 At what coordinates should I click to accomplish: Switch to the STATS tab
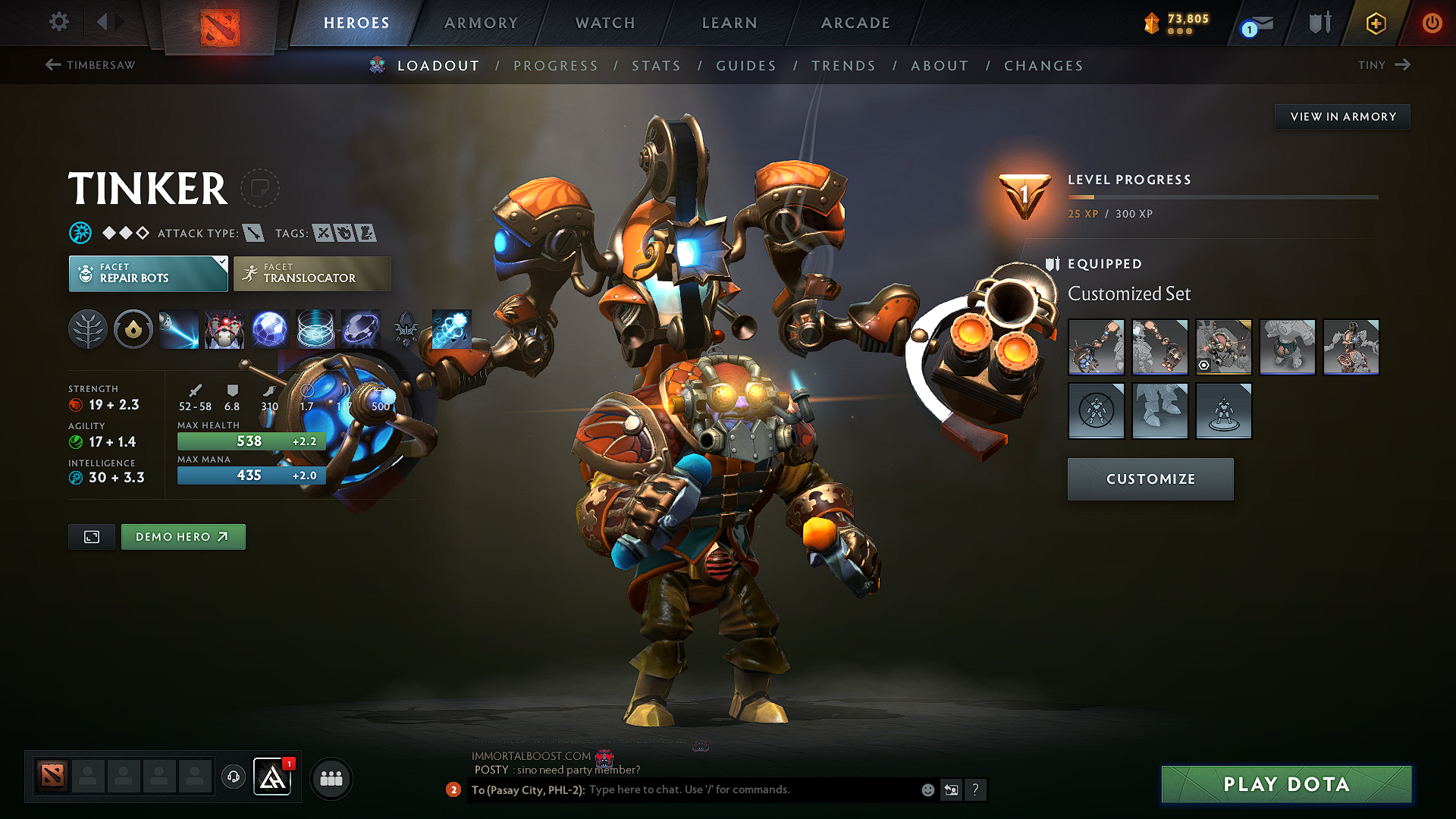click(x=656, y=65)
